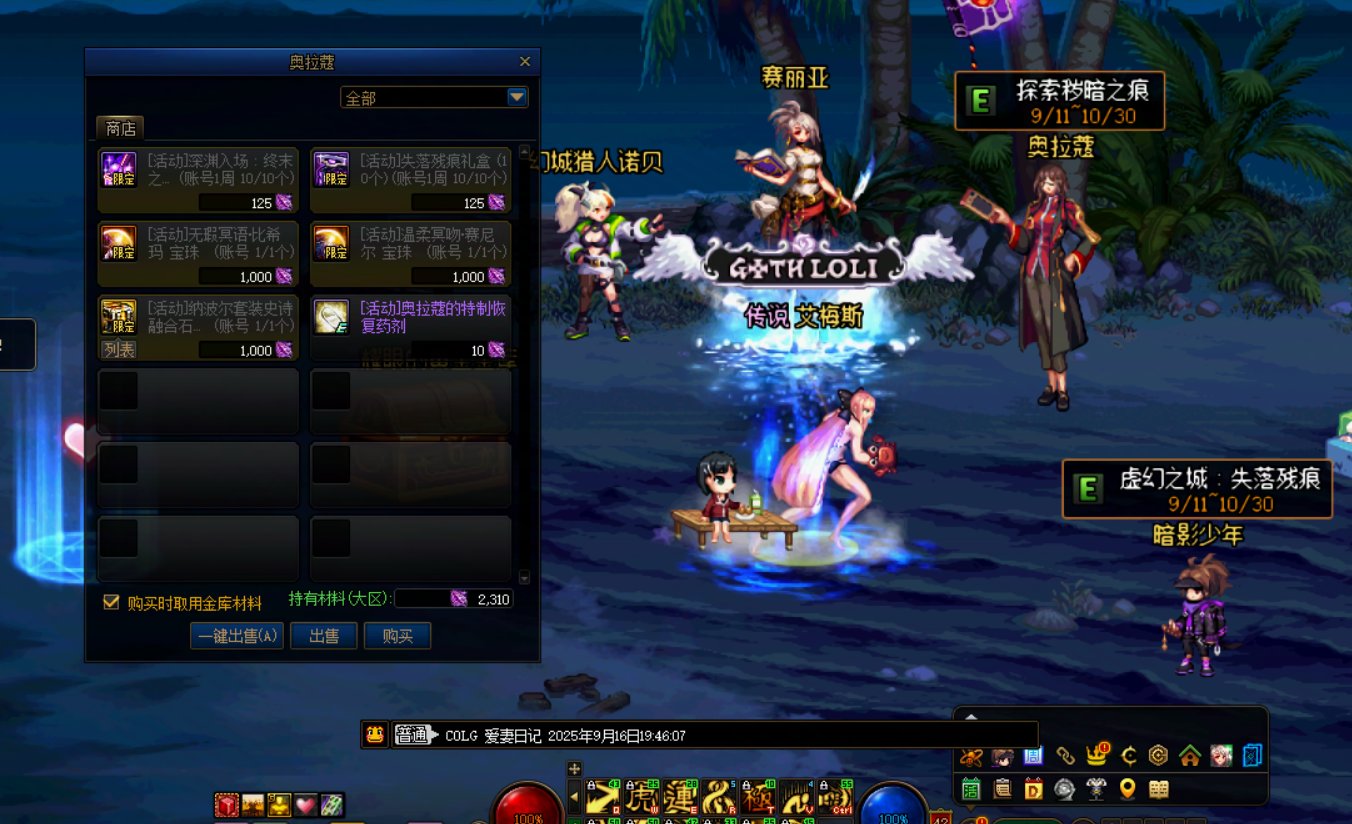Open the gold crown icon with alert
Screen dimensions: 1352x824
[1097, 756]
